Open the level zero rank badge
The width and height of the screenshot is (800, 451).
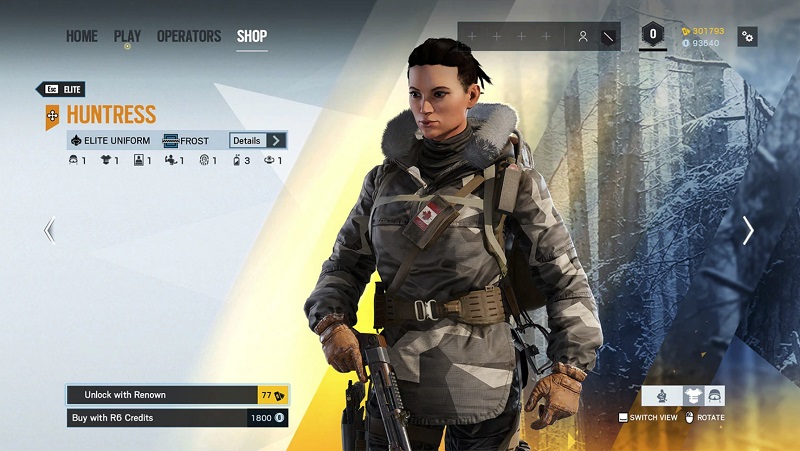(x=654, y=35)
